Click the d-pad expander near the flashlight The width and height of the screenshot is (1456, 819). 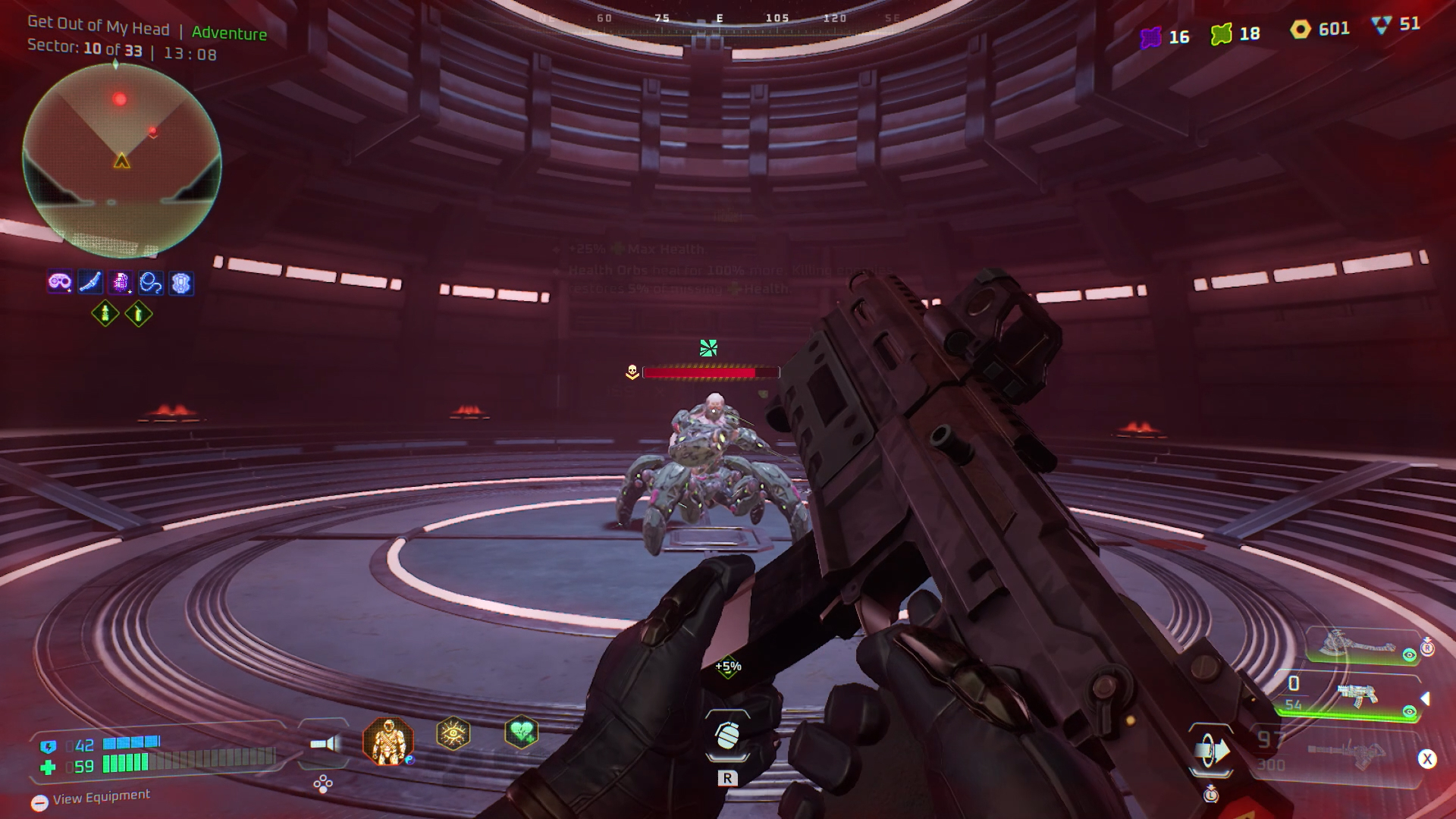322,783
